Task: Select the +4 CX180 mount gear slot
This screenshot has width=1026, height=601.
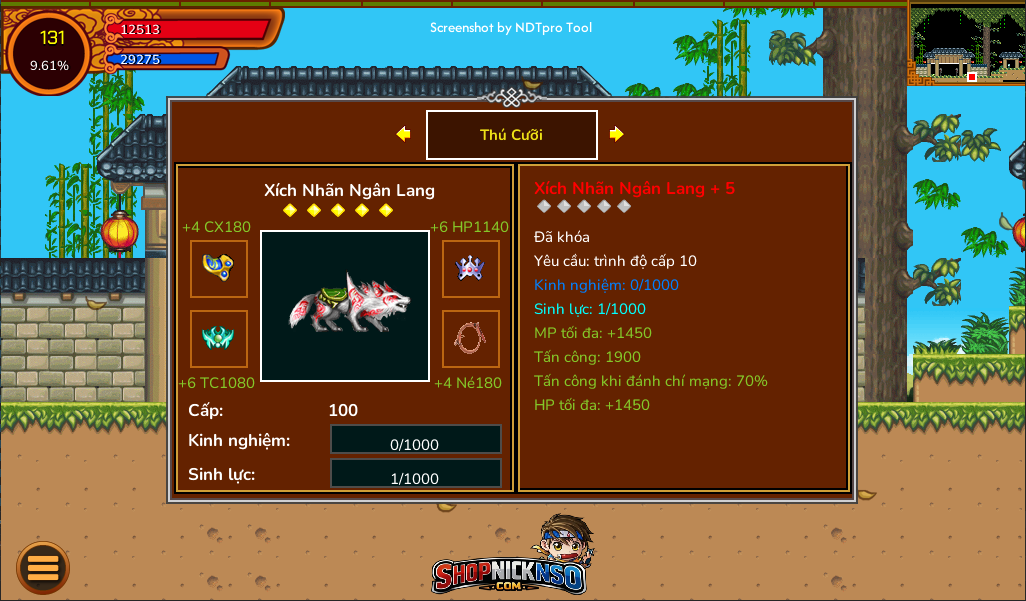Action: pyautogui.click(x=219, y=269)
